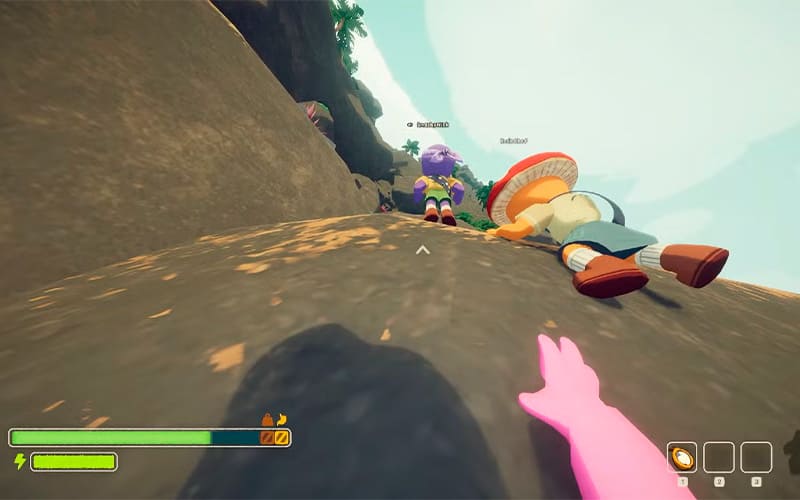Screen dimensions: 800x500
Task: Select the coconut half hotbar slot
Action: [682, 457]
